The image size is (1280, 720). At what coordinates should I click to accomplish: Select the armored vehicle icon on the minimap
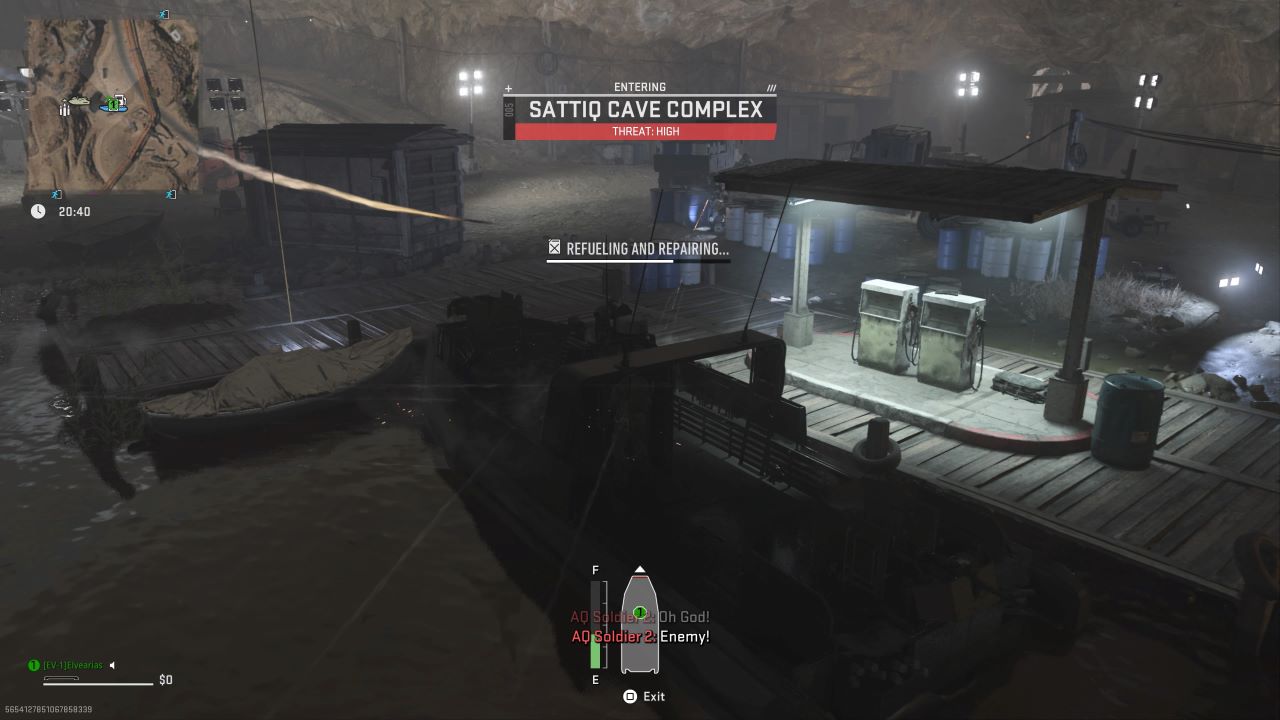pyautogui.click(x=79, y=100)
